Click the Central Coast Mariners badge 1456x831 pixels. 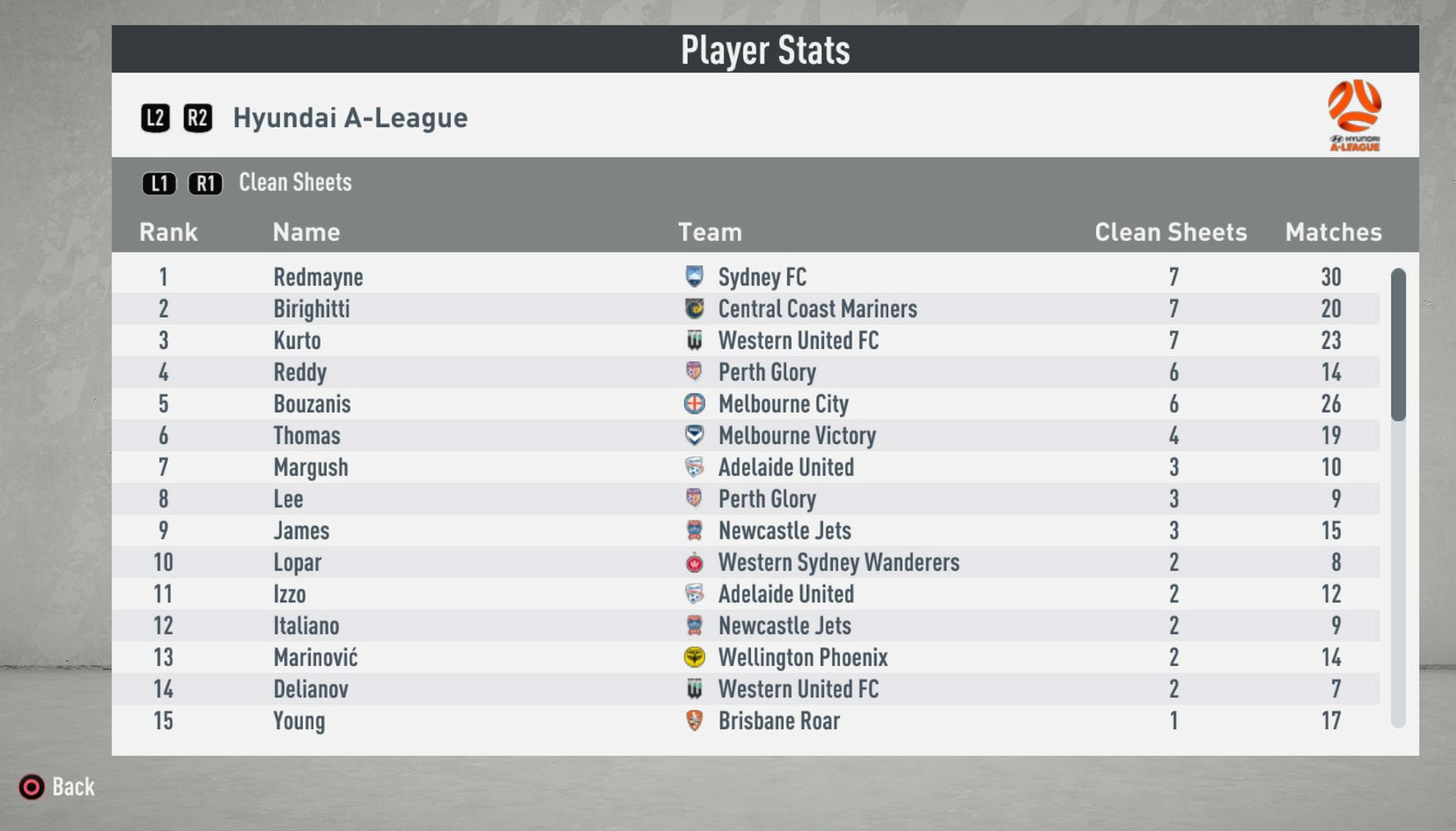pos(695,309)
